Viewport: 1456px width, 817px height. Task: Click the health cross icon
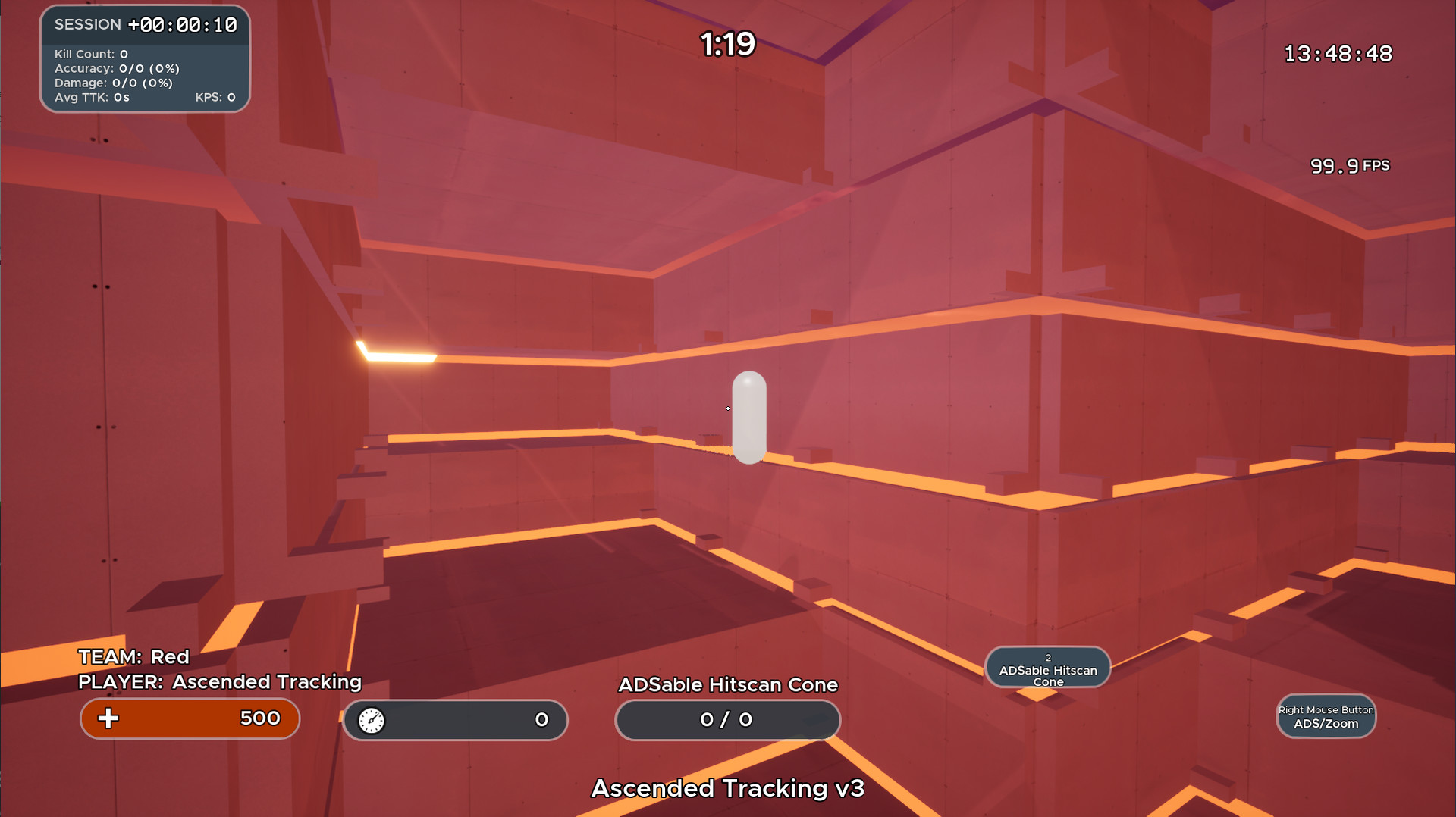click(x=108, y=718)
